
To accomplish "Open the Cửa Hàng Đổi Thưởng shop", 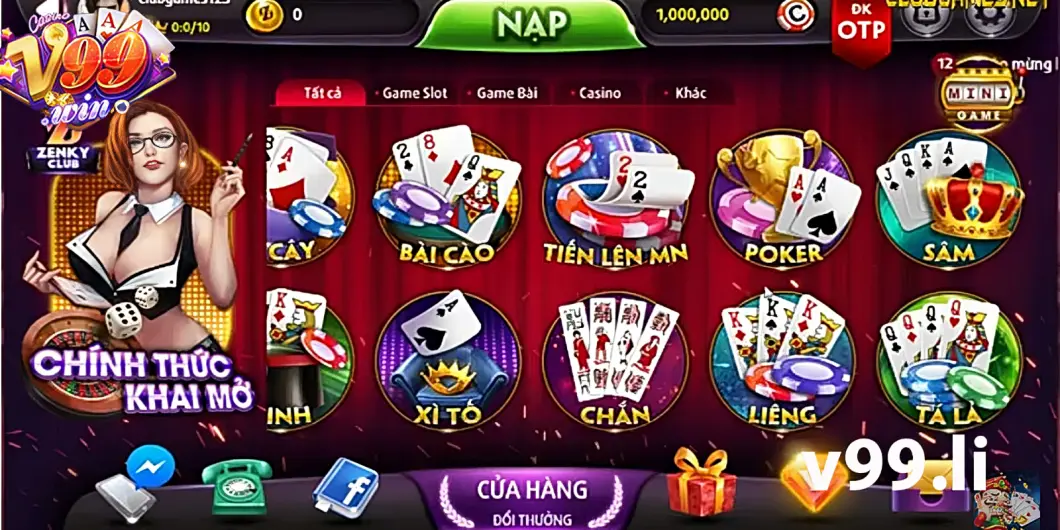I will click(532, 498).
